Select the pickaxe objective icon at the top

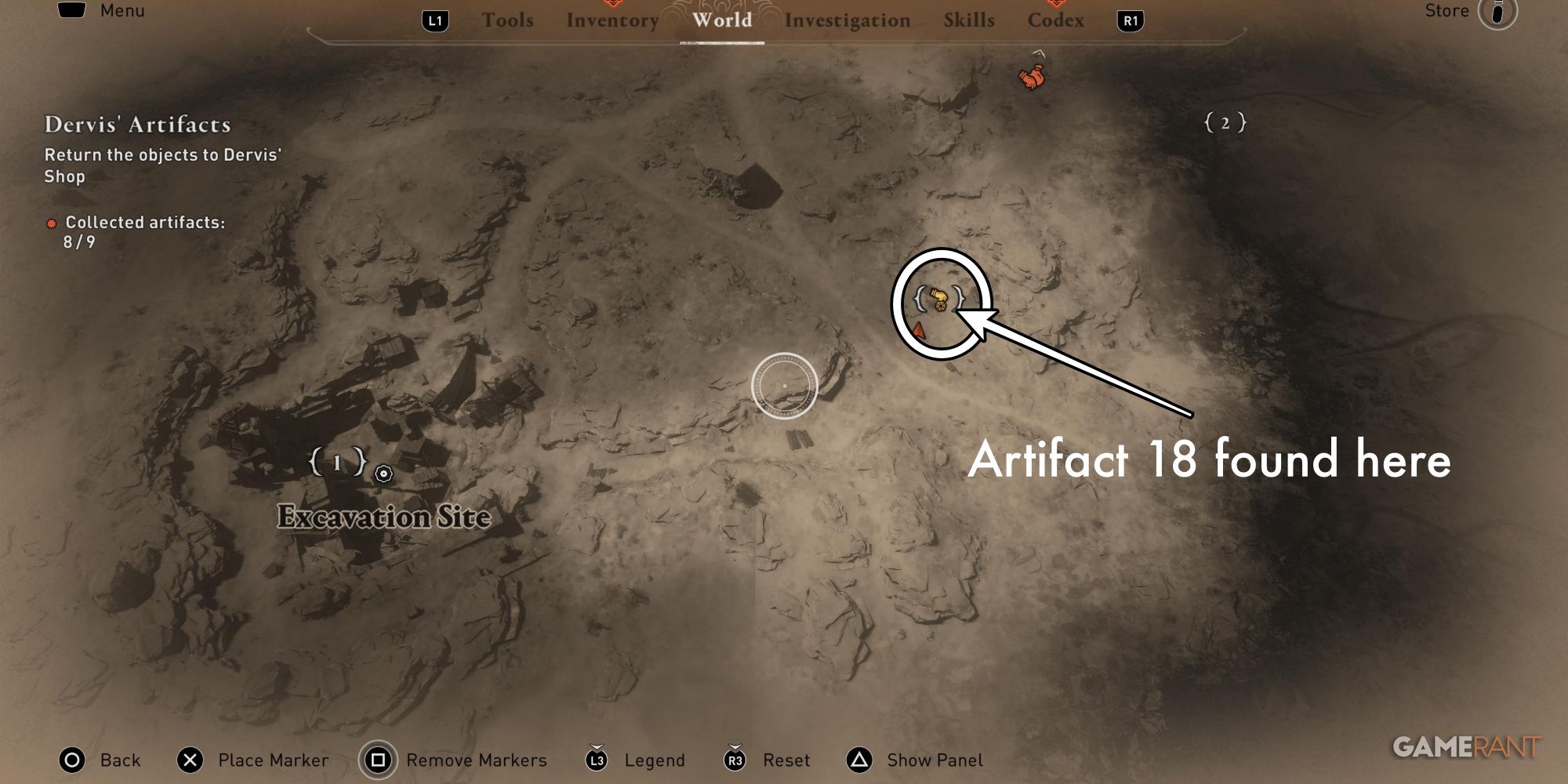(x=1033, y=76)
